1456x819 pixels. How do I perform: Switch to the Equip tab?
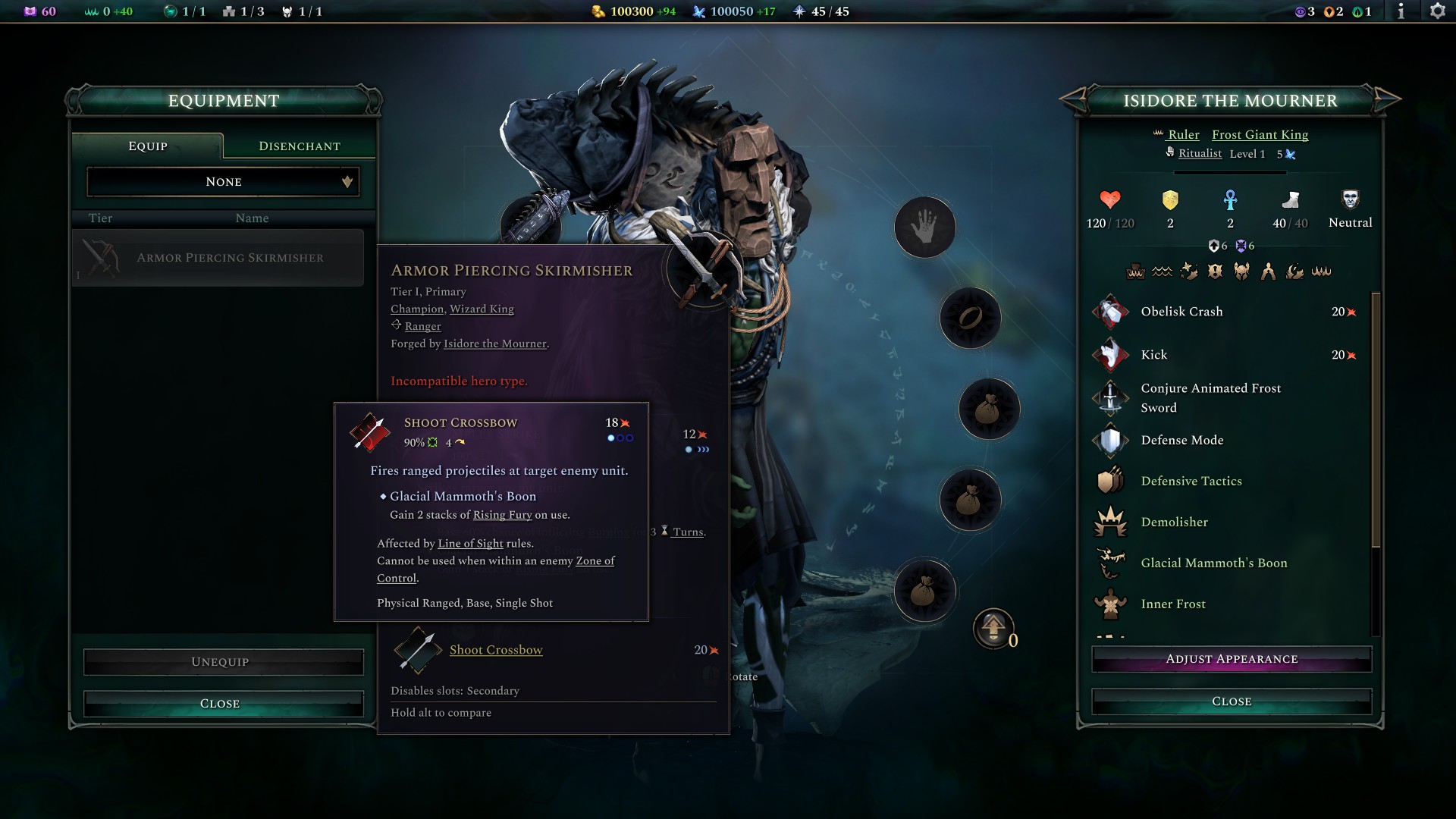(146, 146)
